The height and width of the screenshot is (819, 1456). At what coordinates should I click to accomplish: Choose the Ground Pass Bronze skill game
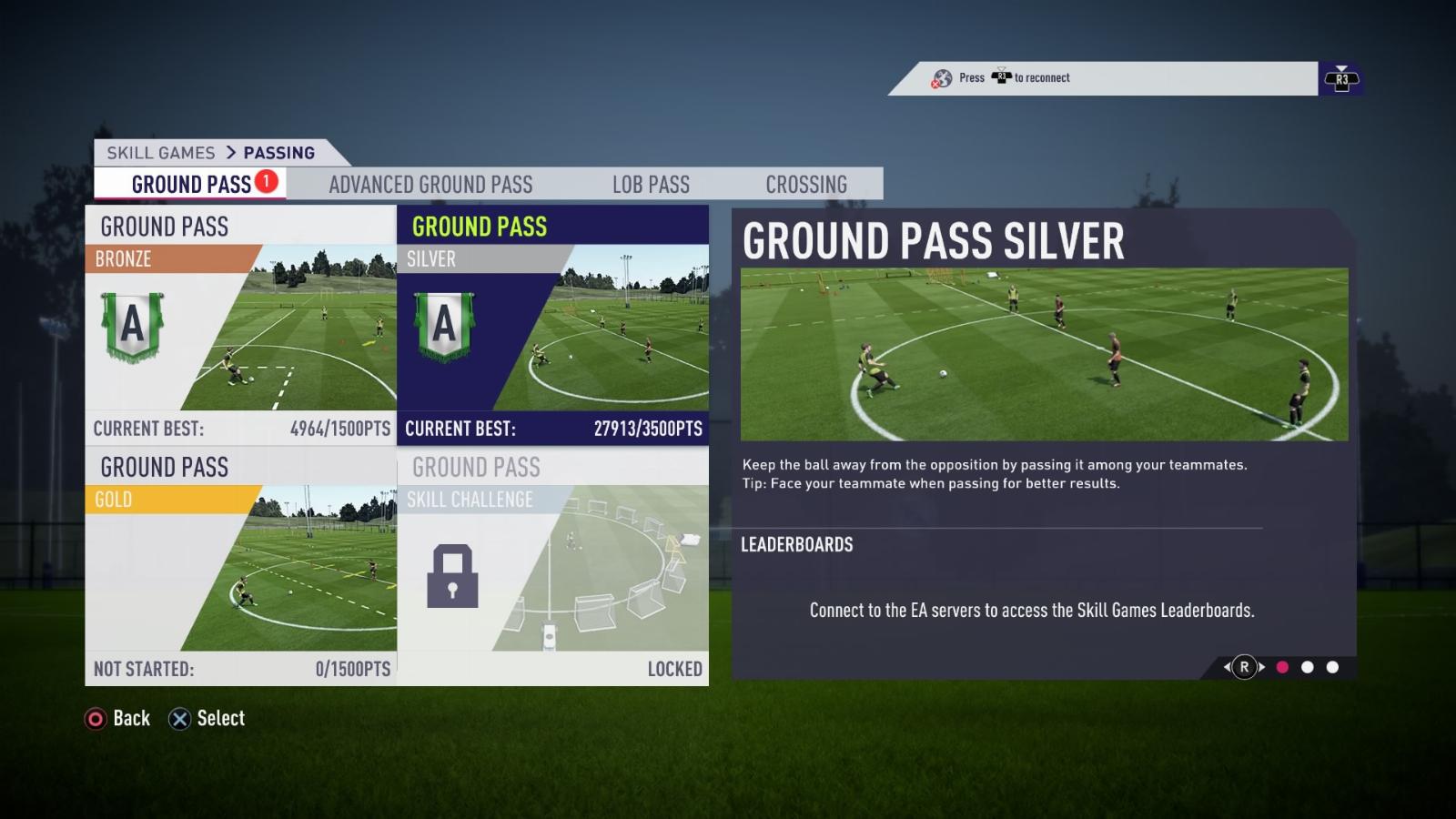coord(241,325)
